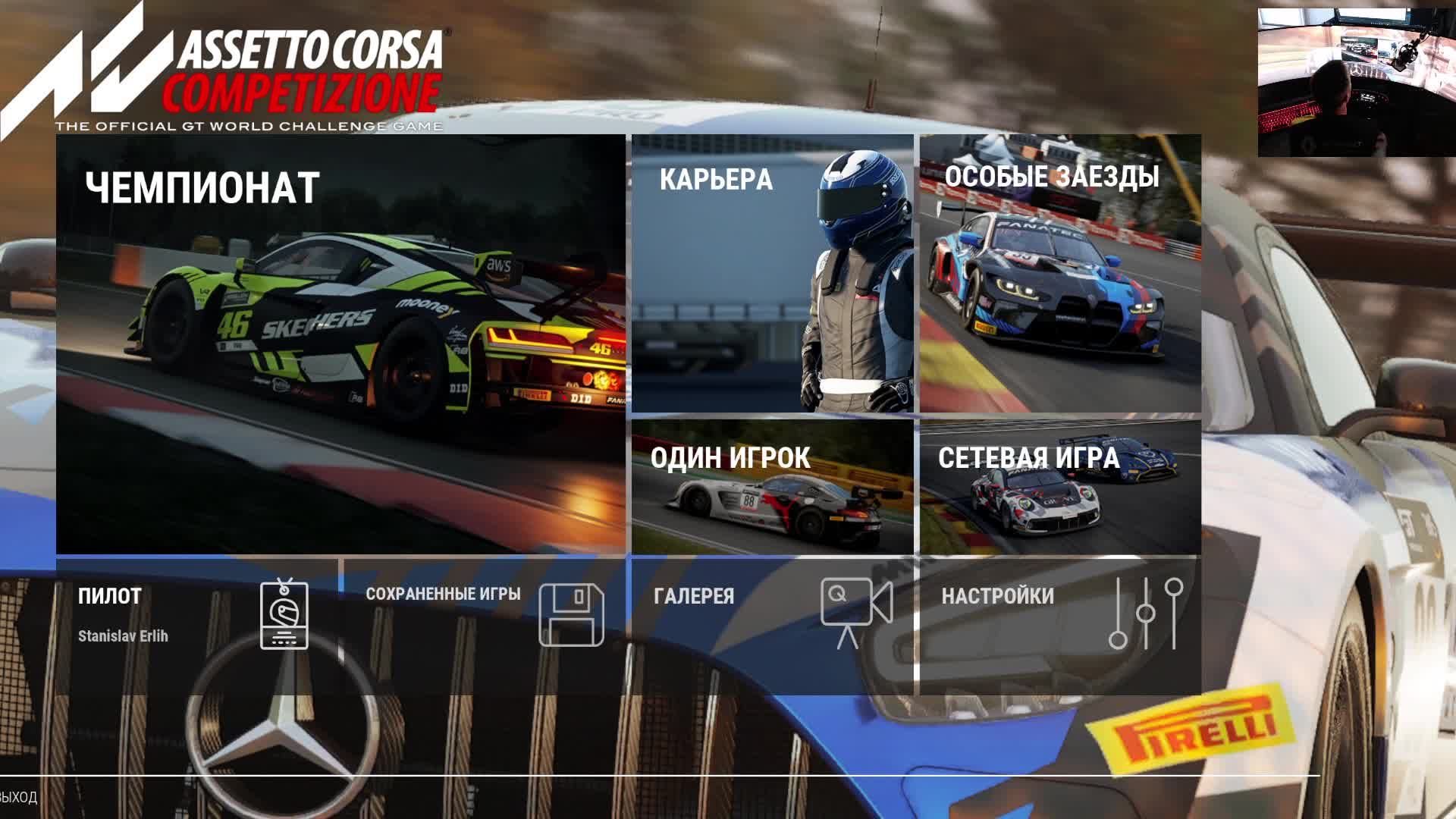Choose the Один игрок single player tile
Image resolution: width=1456 pixels, height=819 pixels.
(x=772, y=486)
